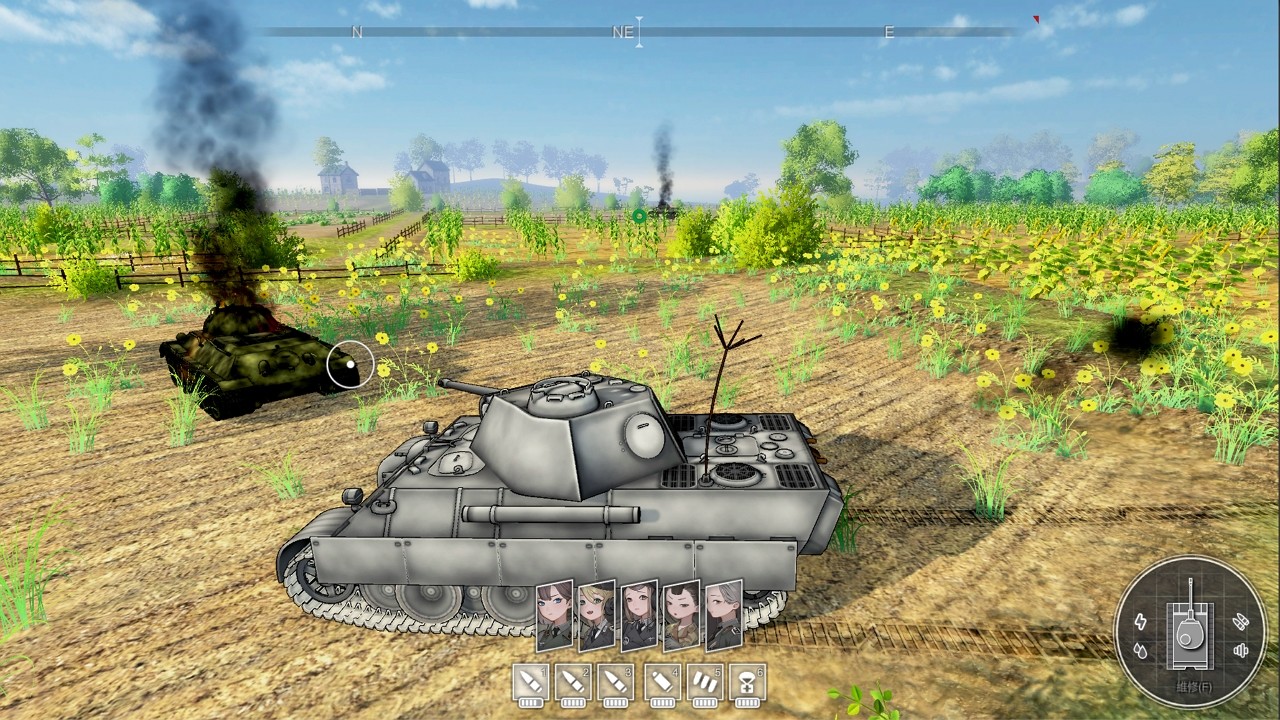Select ammo slot 1 shell
The width and height of the screenshot is (1280, 720).
click(531, 683)
